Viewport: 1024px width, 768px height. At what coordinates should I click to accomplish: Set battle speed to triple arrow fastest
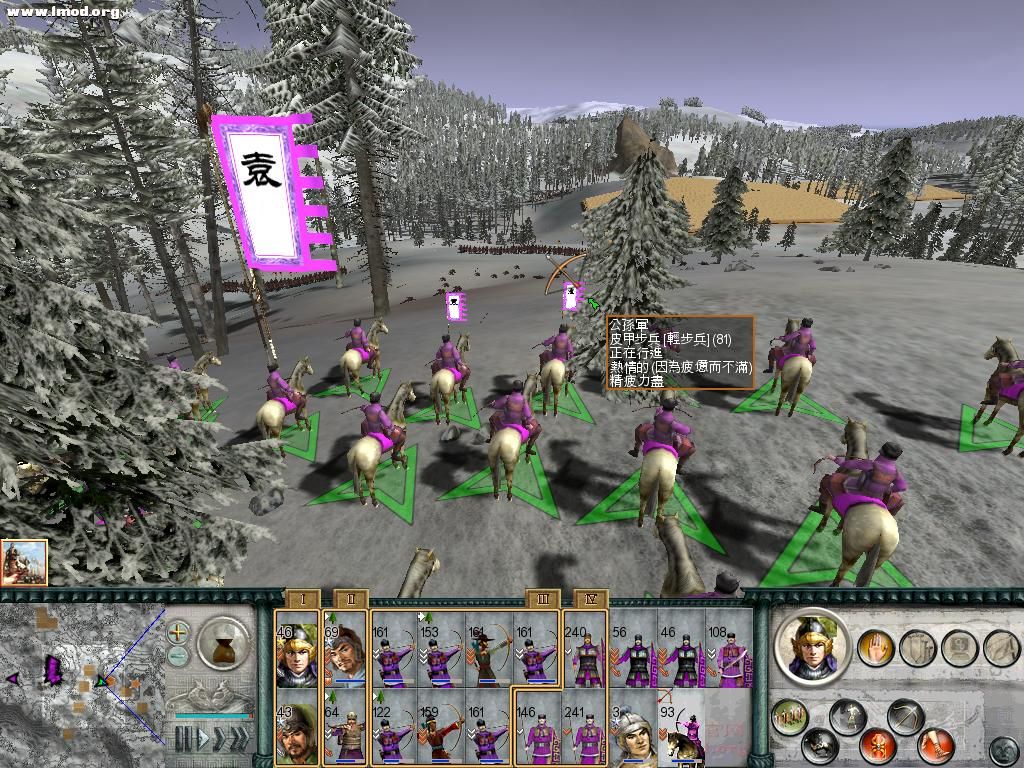(238, 740)
